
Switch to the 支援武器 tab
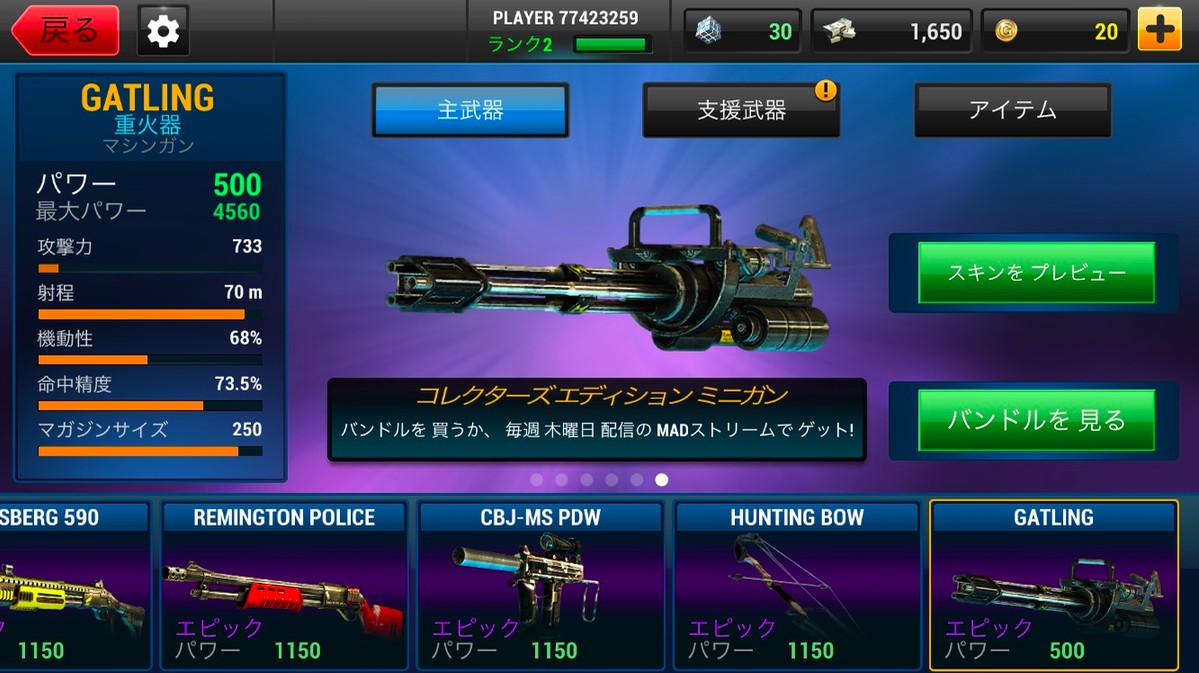(740, 110)
